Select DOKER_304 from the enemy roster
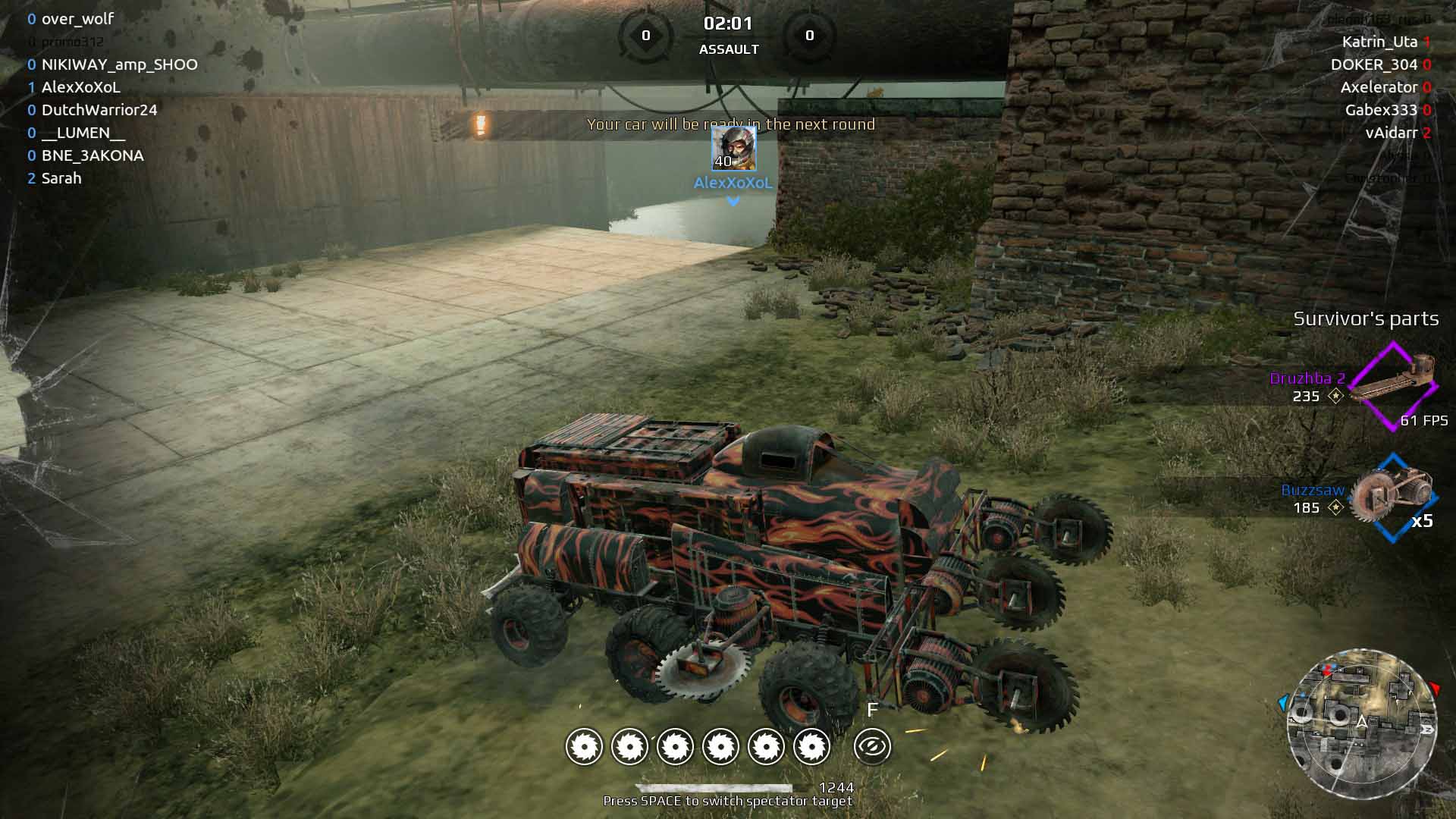Screen dimensions: 1456x819 pyautogui.click(x=1373, y=64)
